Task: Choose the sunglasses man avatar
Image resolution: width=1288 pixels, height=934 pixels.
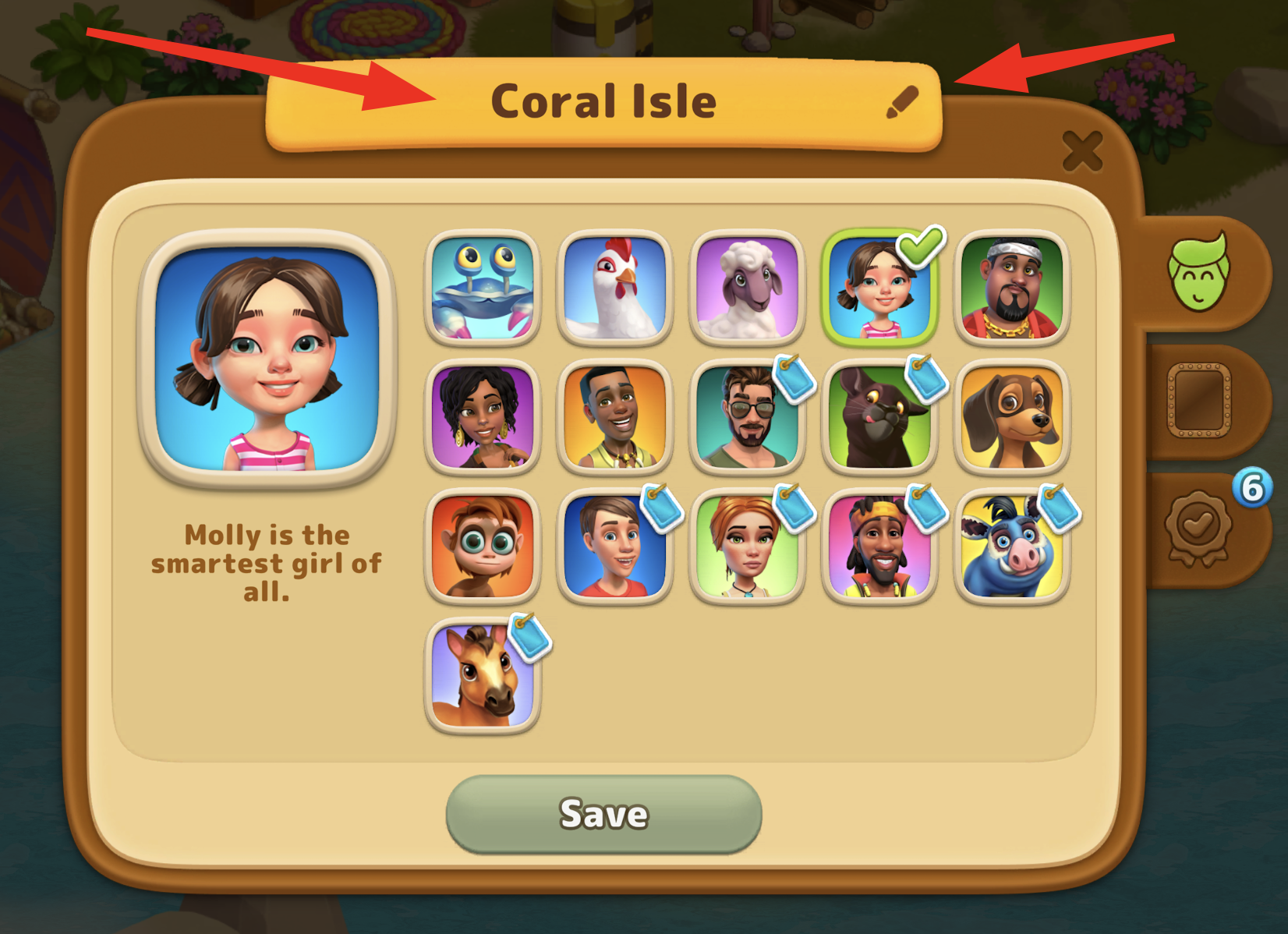Action: click(747, 417)
